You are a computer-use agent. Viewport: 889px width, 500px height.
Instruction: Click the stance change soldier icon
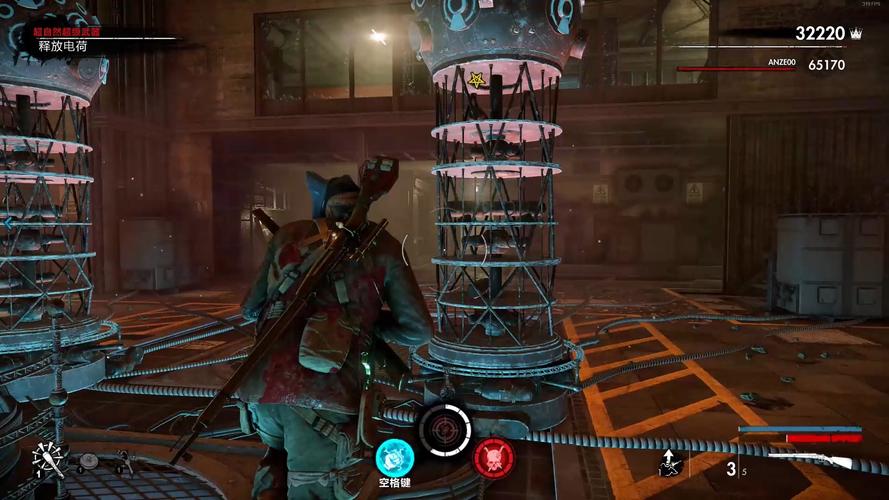[x=671, y=462]
